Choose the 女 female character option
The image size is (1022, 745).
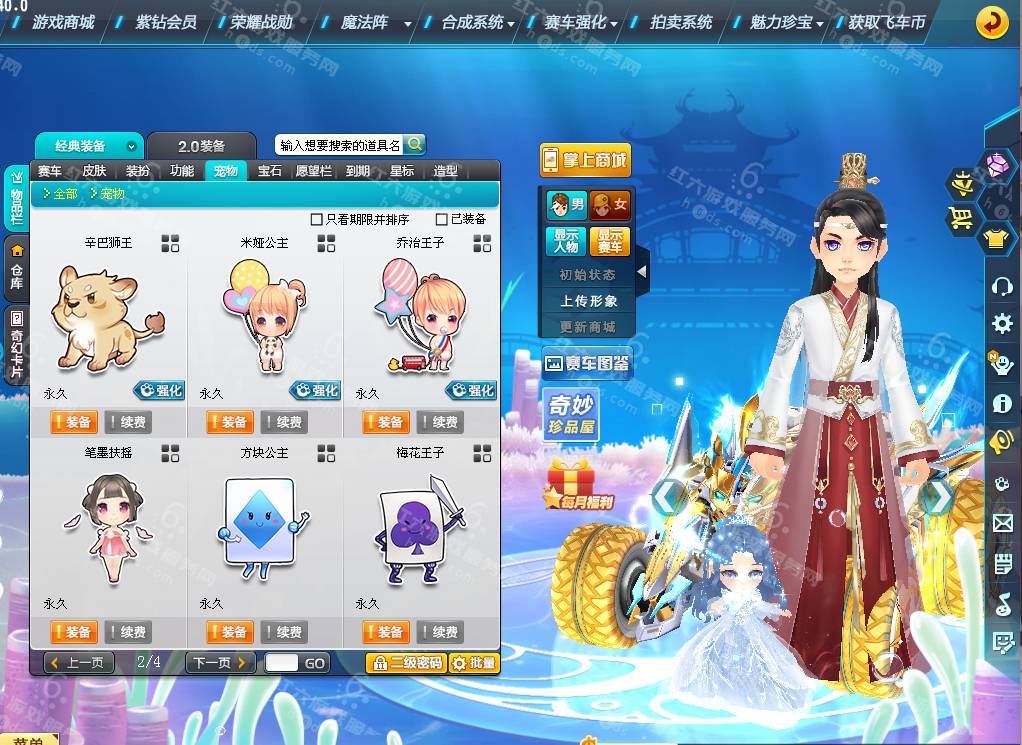(610, 205)
